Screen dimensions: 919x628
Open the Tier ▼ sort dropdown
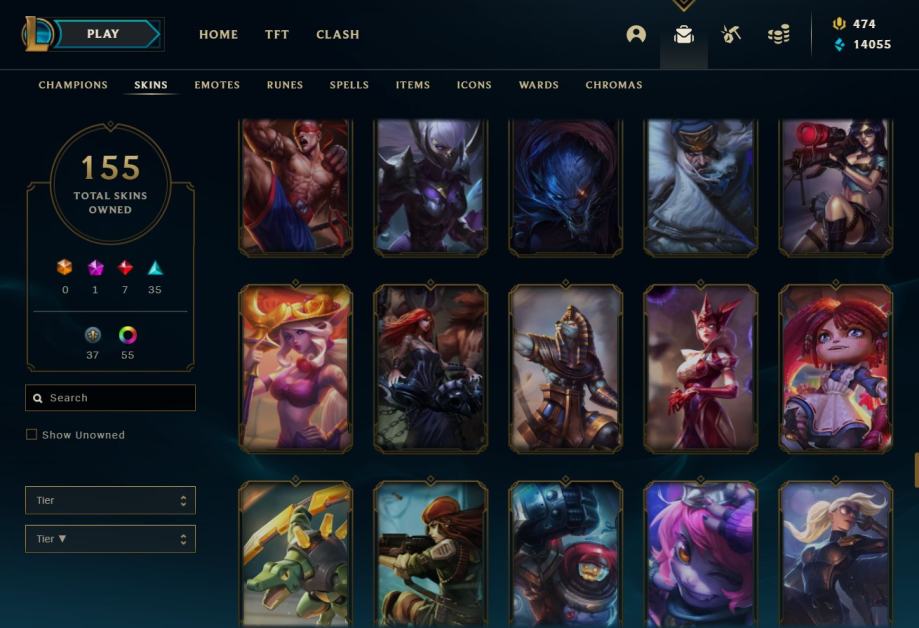click(x=110, y=539)
